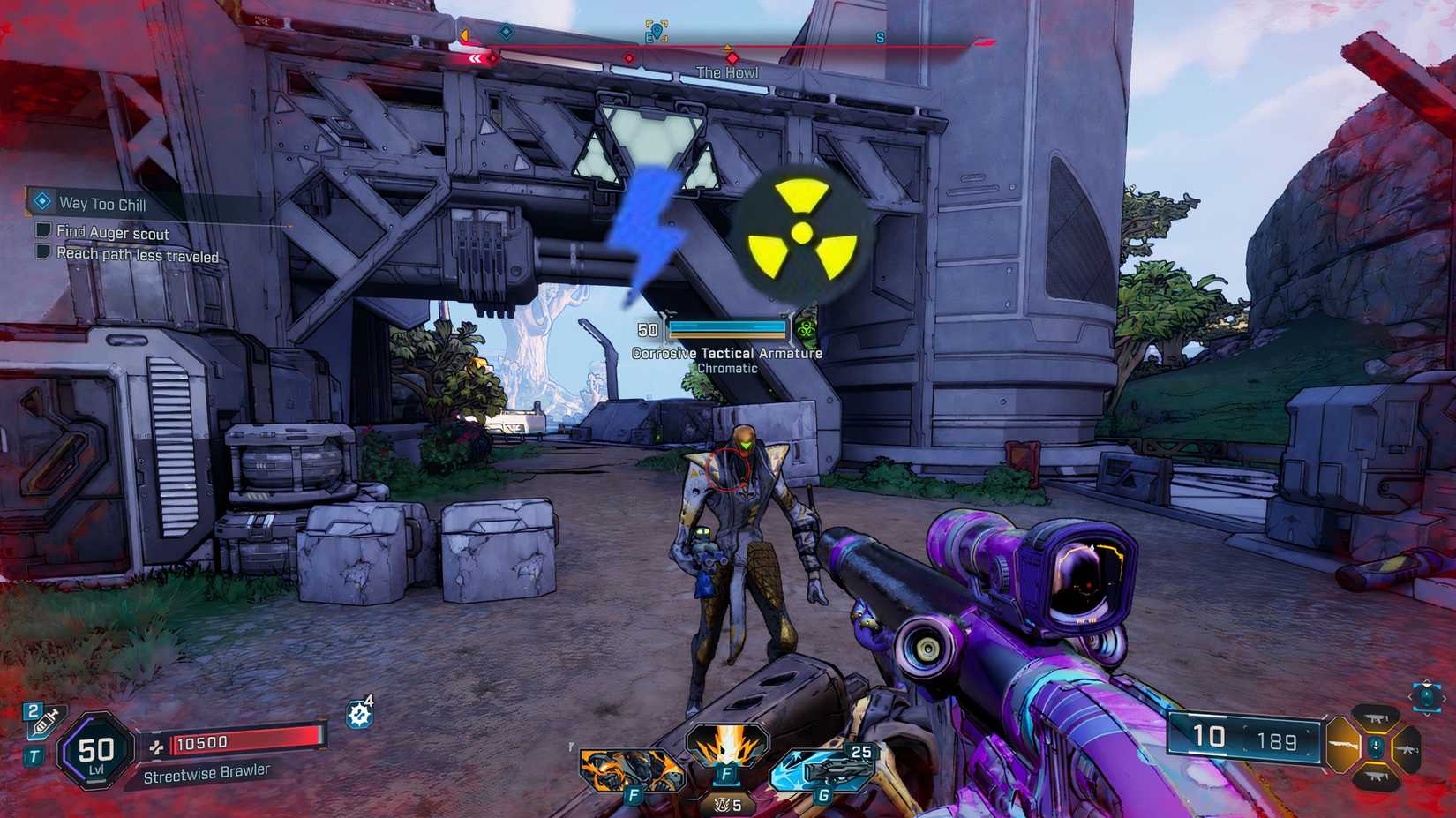1456x818 pixels.
Task: Click the right arrow beside the weapon thumbnail
Action: [x=1444, y=700]
